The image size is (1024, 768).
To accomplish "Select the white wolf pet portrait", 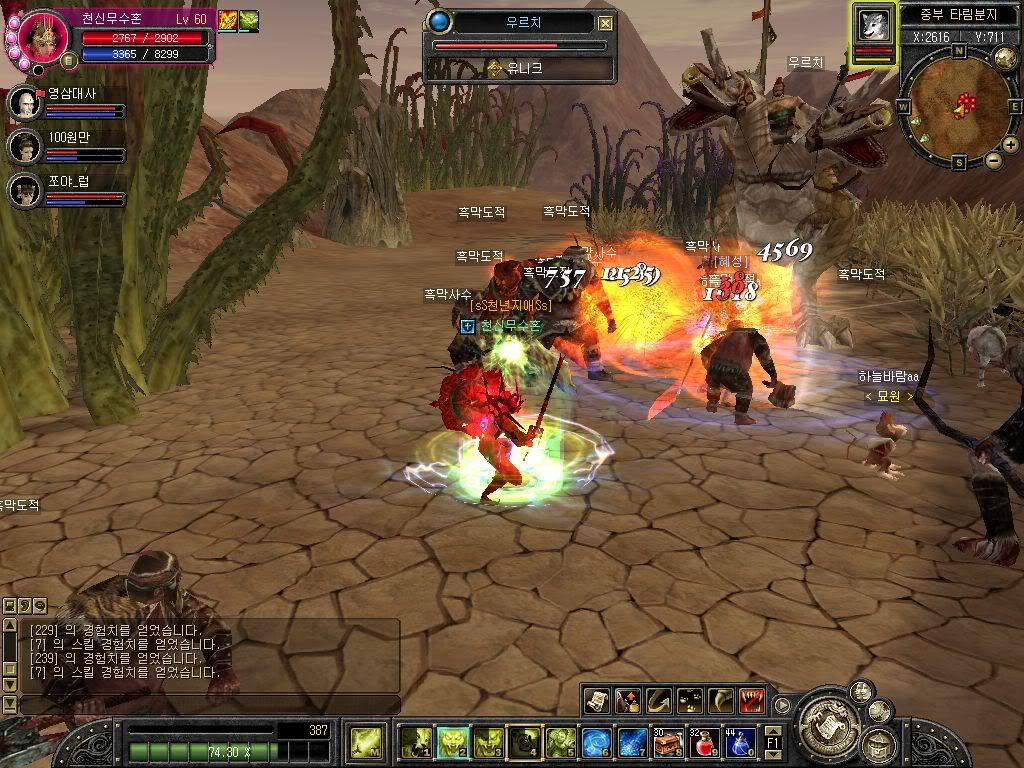I will point(875,23).
